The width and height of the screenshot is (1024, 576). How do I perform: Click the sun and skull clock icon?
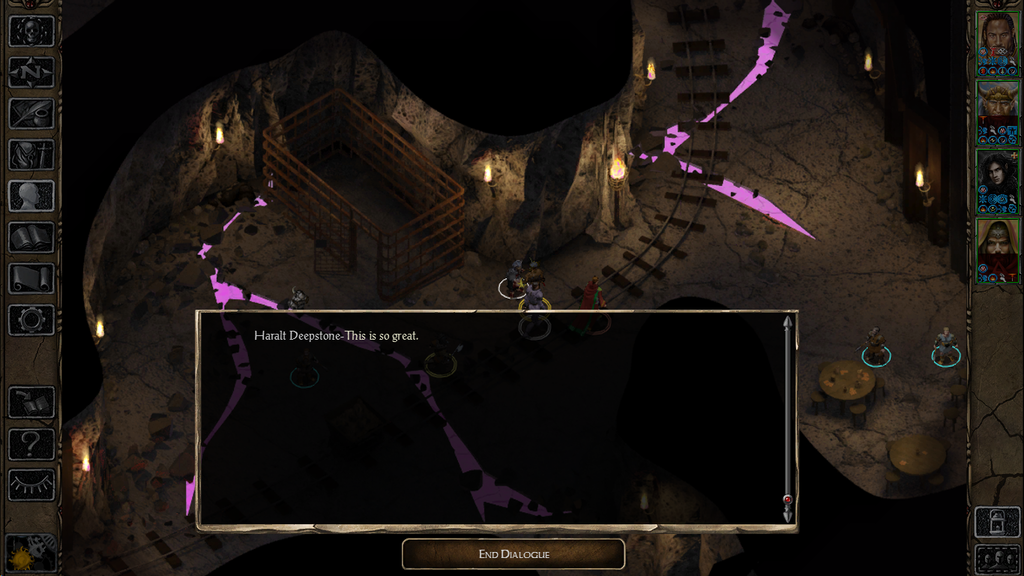coord(31,551)
